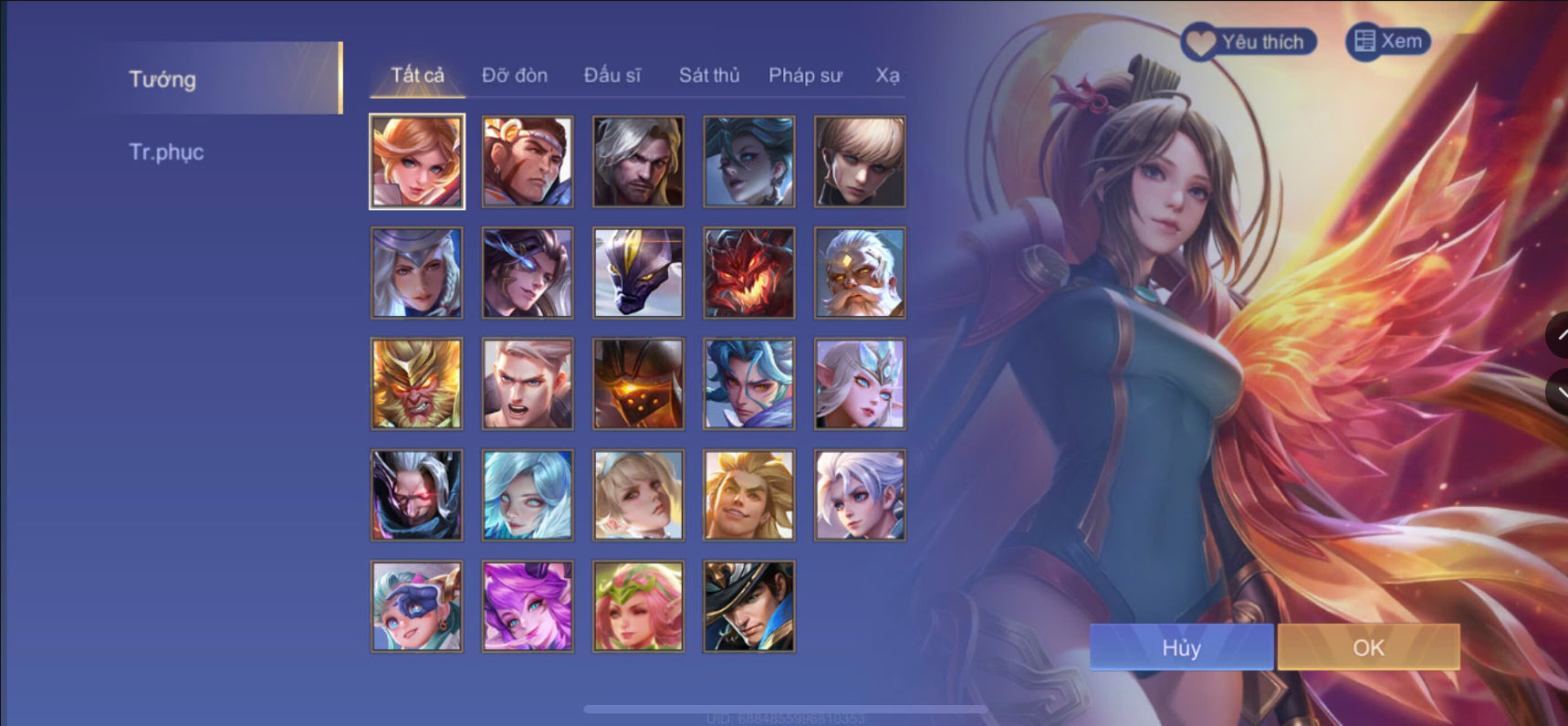Switch to the Đỡ đòn tab
This screenshot has width=1568, height=726.
(514, 76)
